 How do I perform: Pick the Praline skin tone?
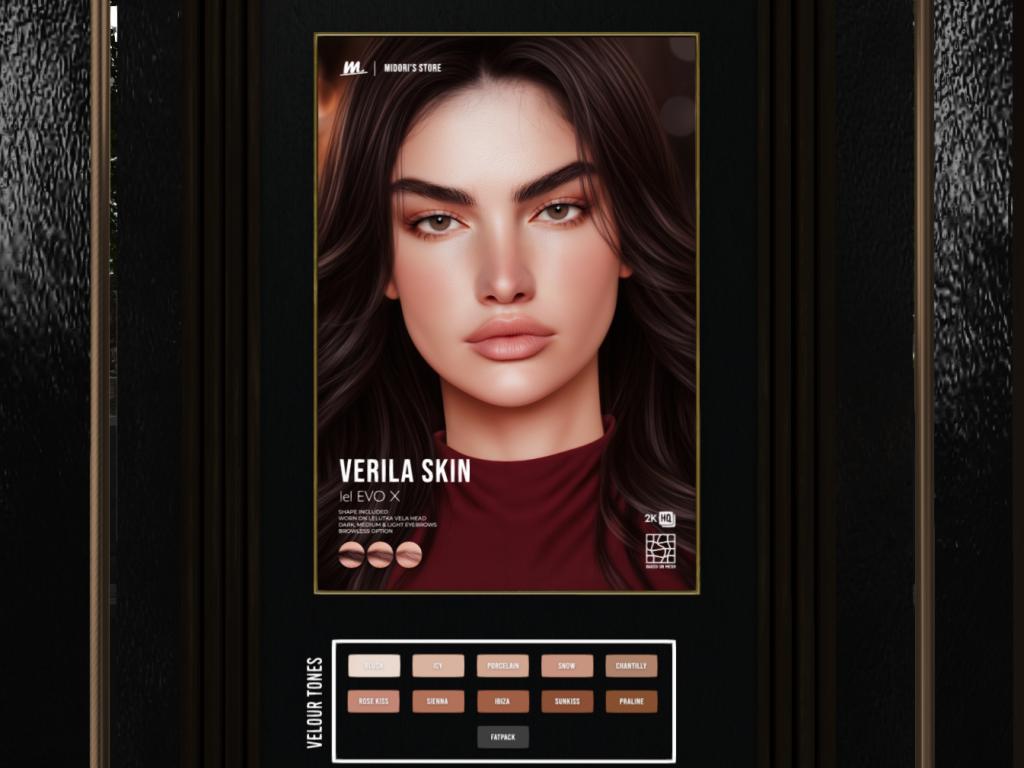click(x=631, y=702)
